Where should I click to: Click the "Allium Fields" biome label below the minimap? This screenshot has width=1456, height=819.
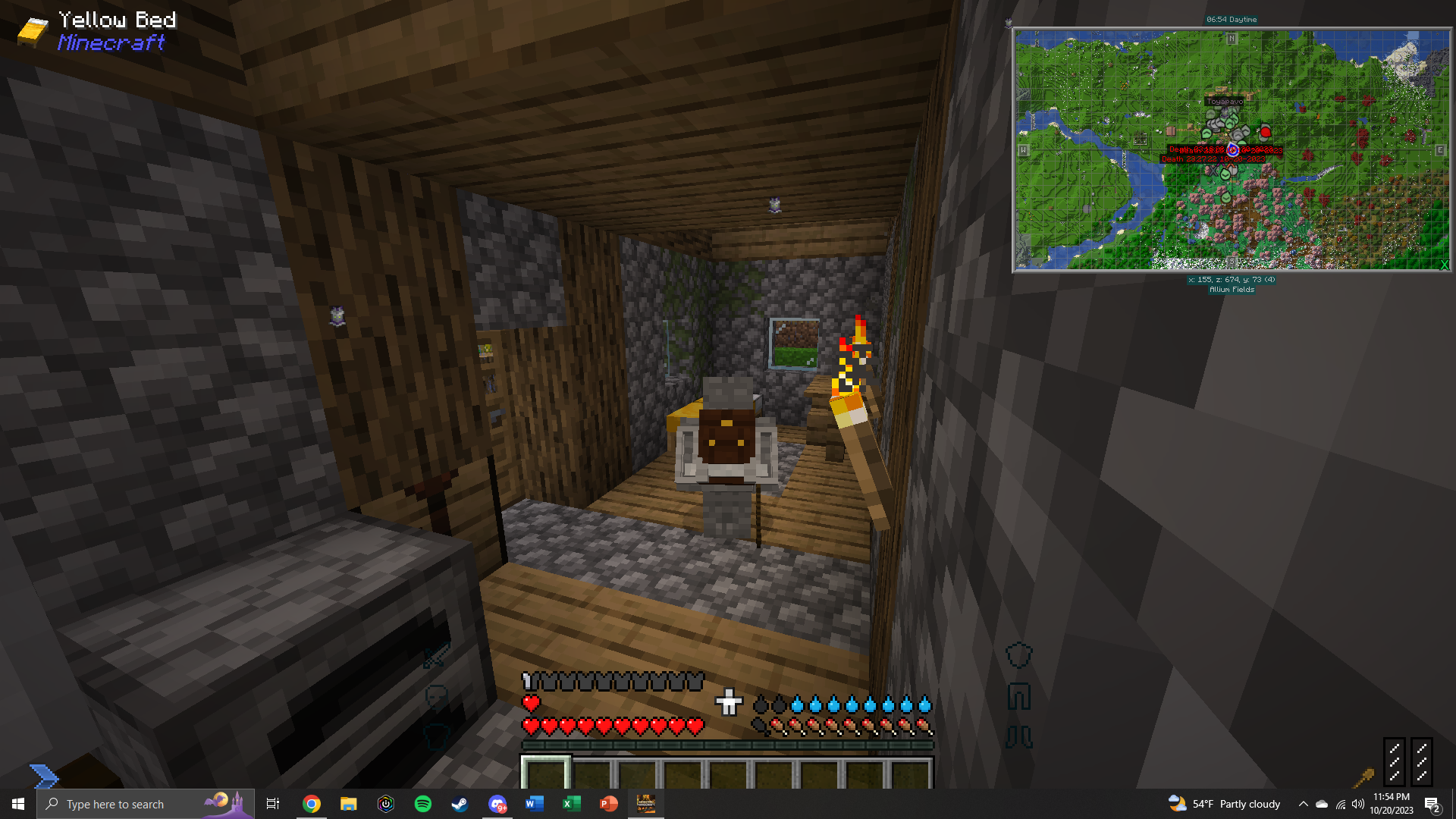[1231, 289]
